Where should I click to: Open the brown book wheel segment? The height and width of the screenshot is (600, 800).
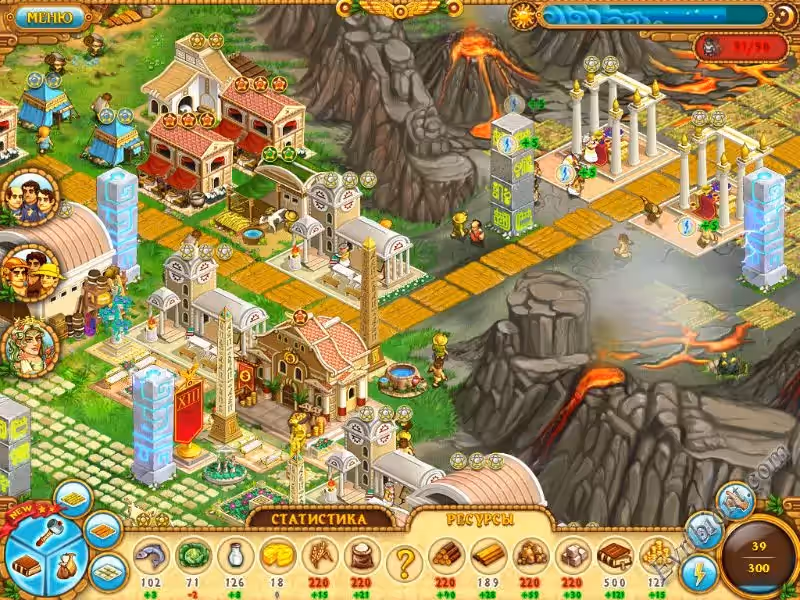point(24,563)
